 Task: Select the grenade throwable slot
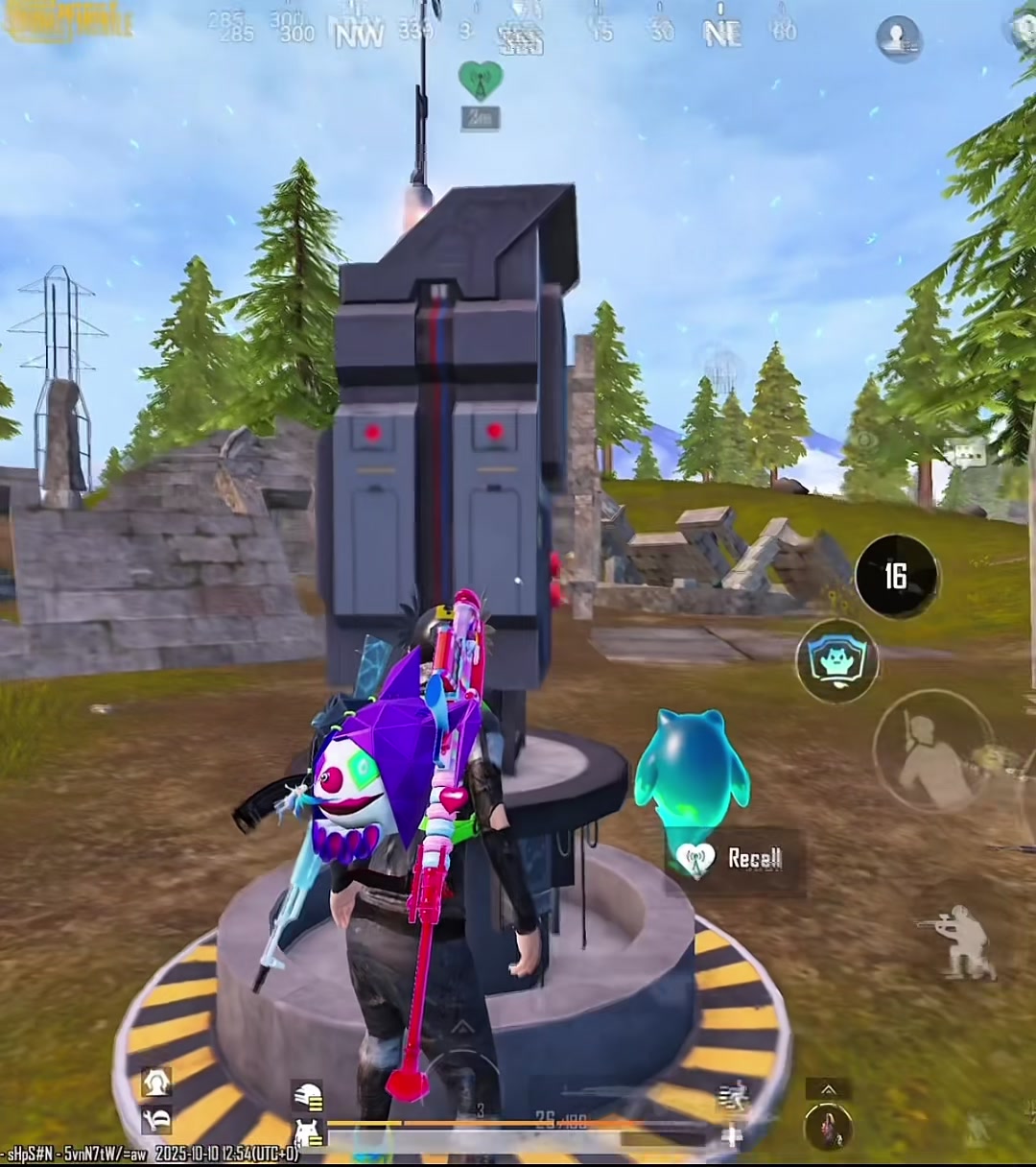828,1128
